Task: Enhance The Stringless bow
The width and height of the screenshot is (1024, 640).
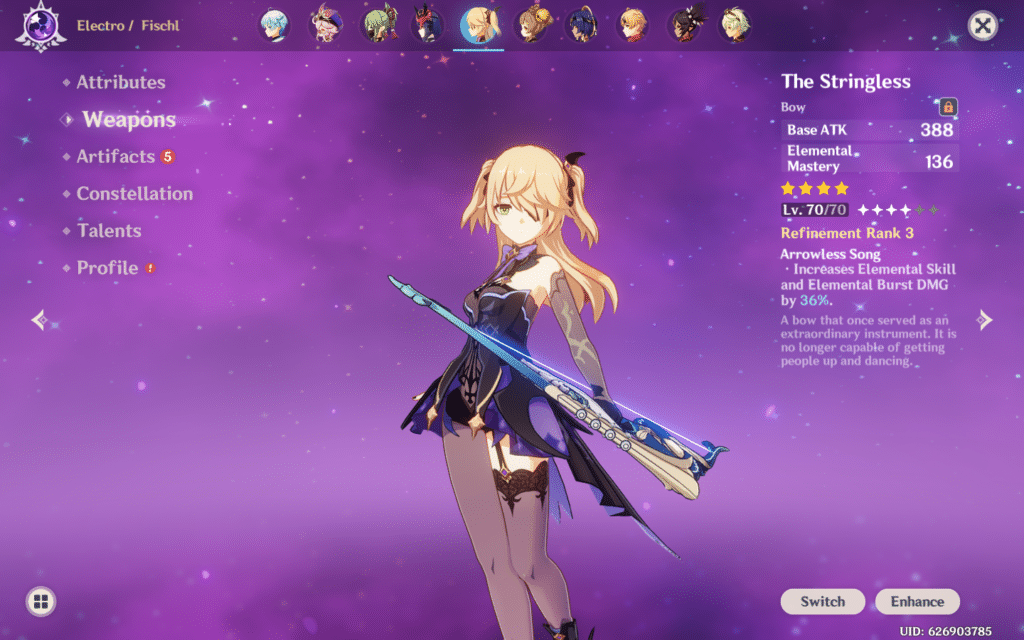Action: click(x=917, y=601)
